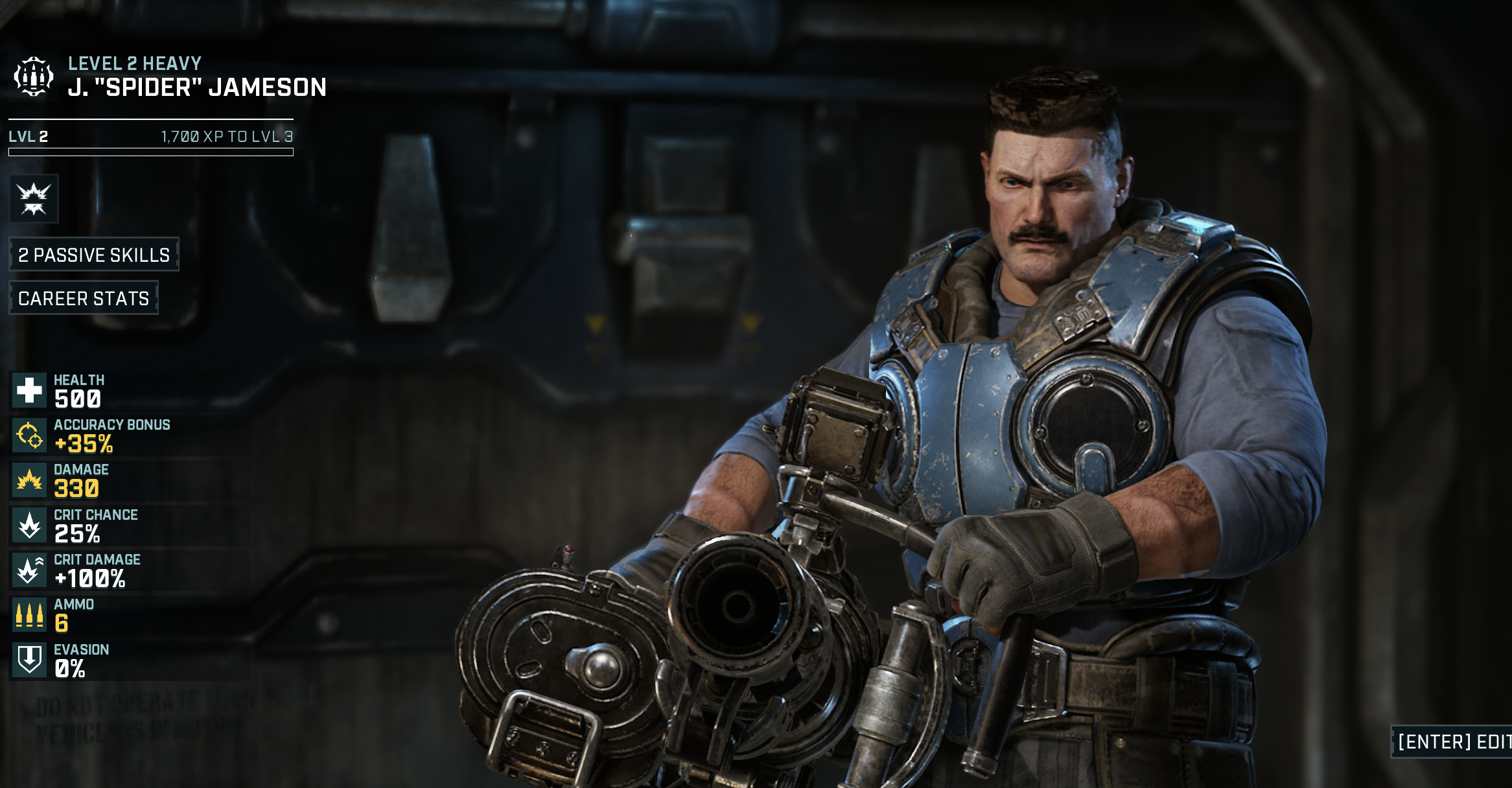Select the explosion skill icon
This screenshot has height=788, width=1512.
34,198
